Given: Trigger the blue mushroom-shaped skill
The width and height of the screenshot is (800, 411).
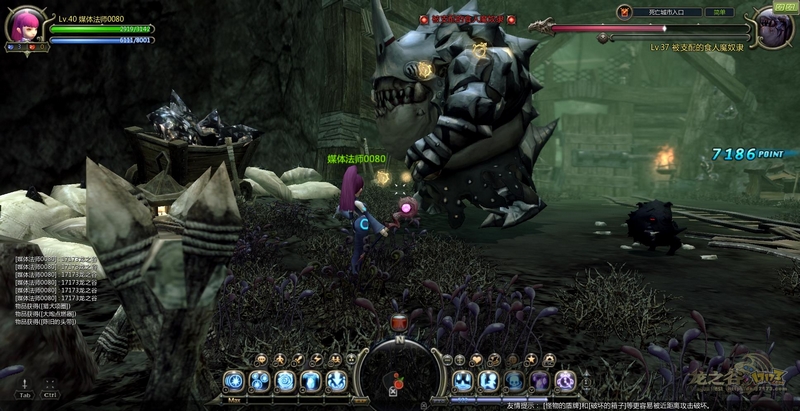Looking at the screenshot, I should tap(311, 381).
